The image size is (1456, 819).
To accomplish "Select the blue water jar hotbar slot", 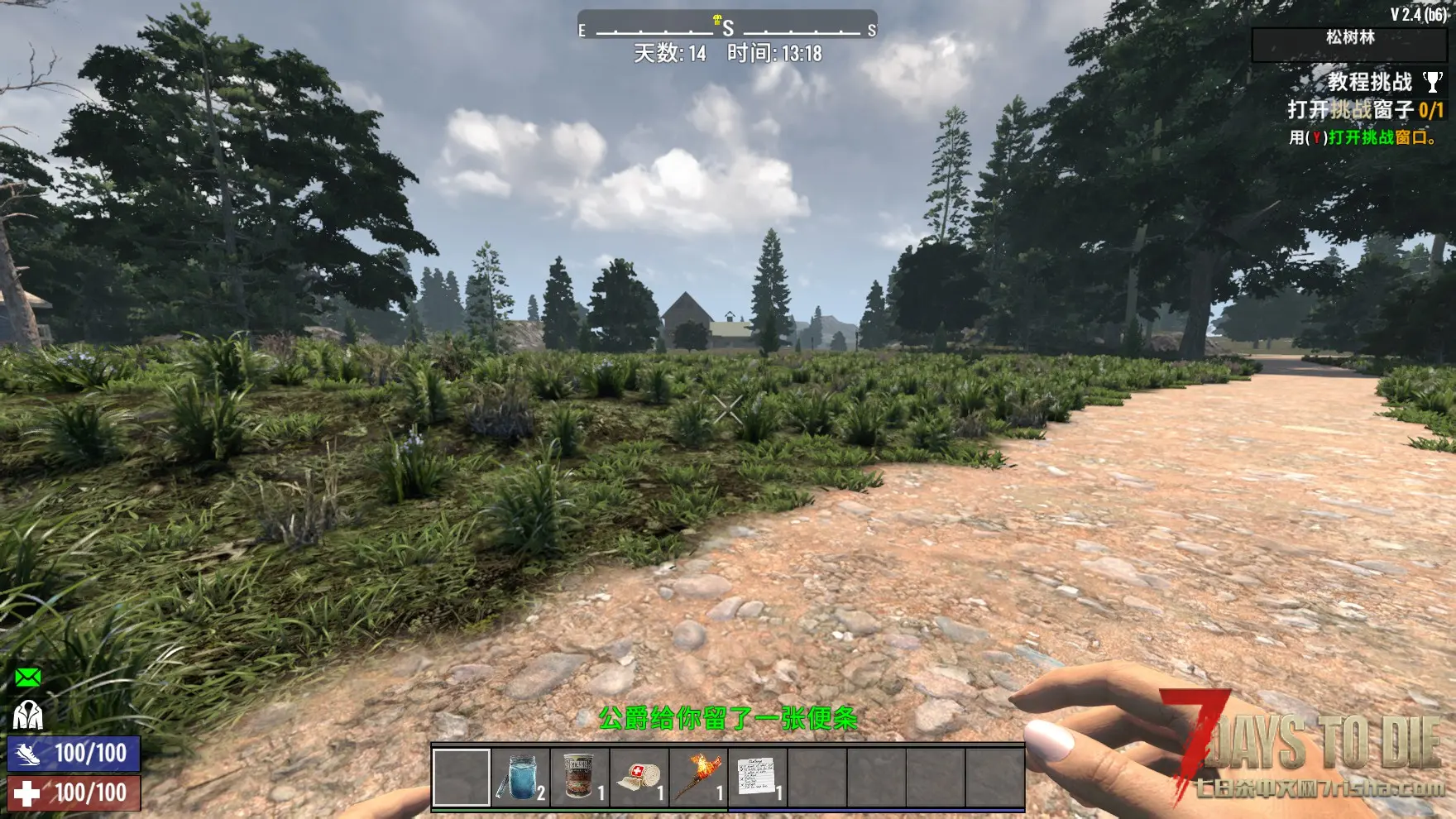I will click(x=520, y=778).
